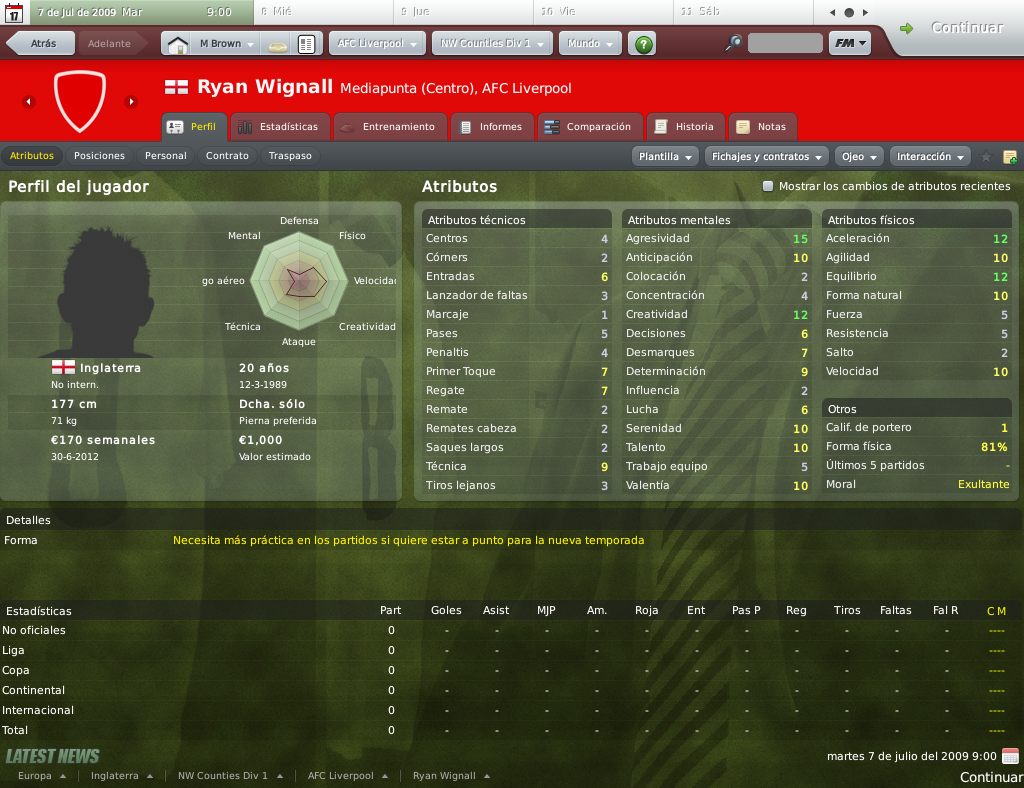Show the Historia tab
1024x788 pixels.
pyautogui.click(x=685, y=127)
